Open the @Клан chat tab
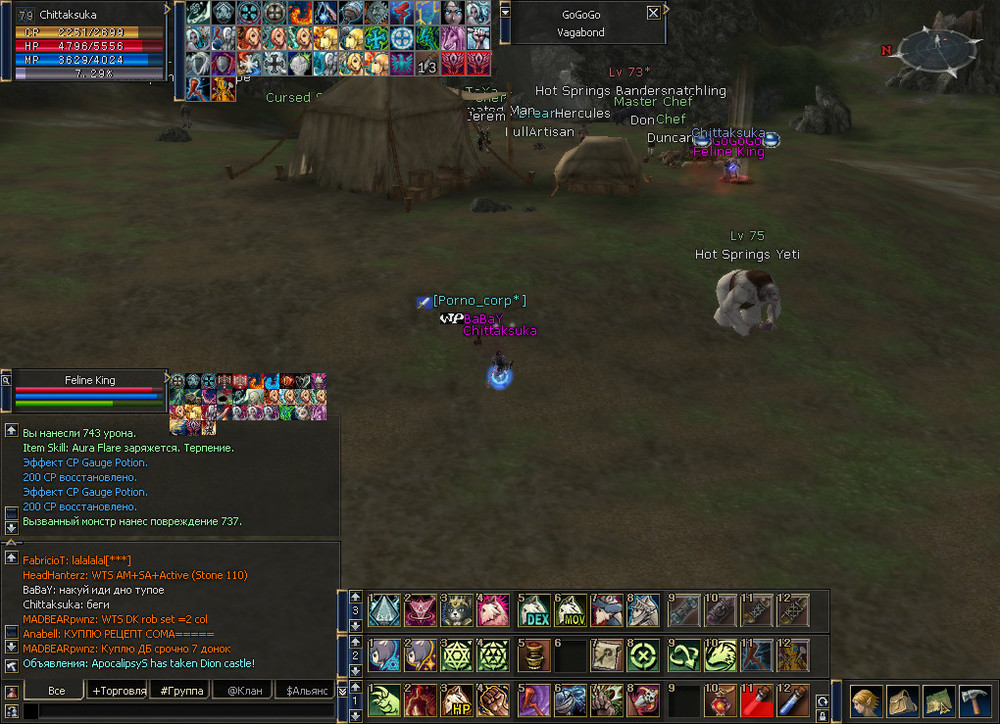The height and width of the screenshot is (724, 1000). coord(245,690)
